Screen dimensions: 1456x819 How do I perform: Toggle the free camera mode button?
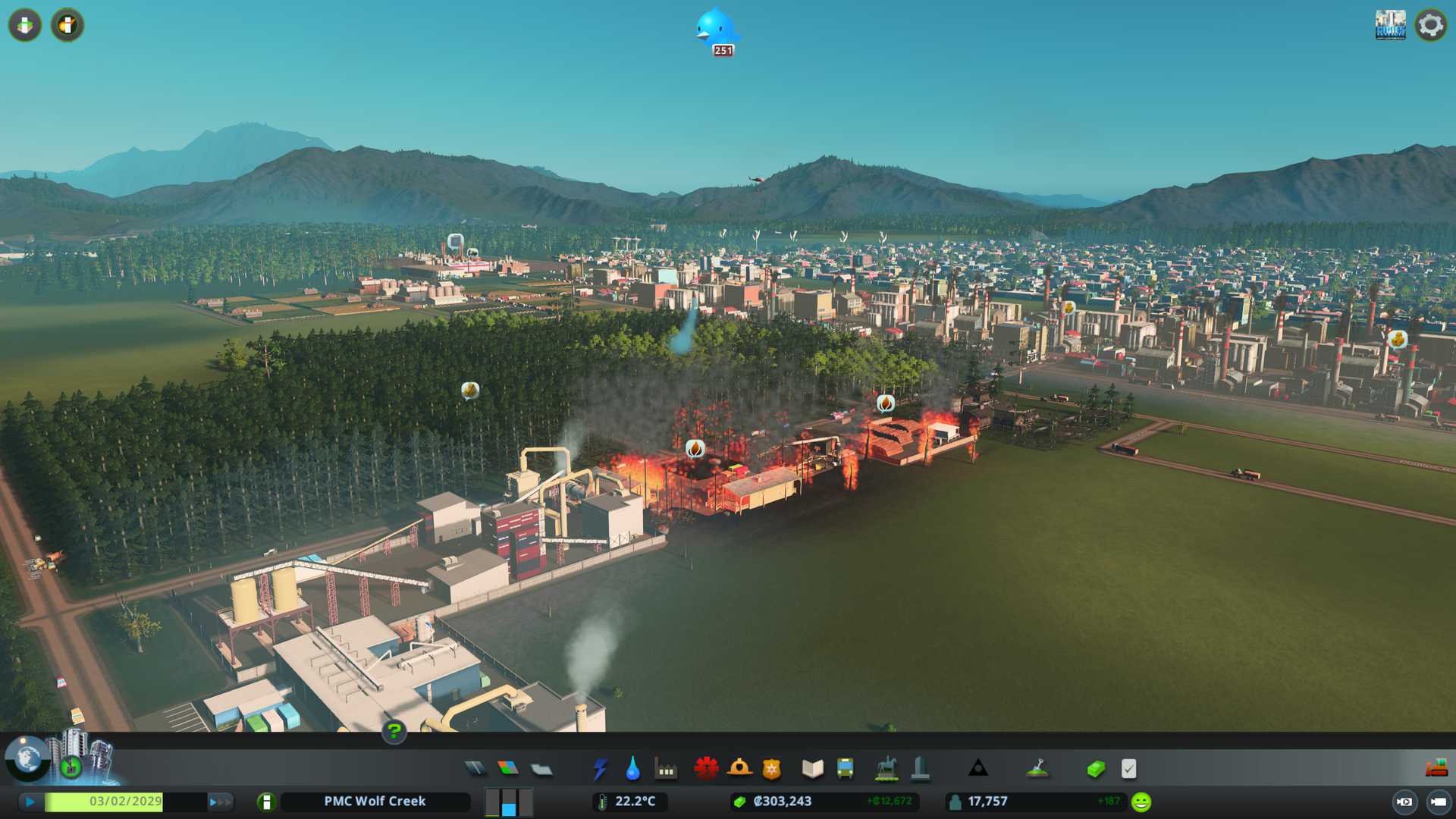tap(1438, 802)
